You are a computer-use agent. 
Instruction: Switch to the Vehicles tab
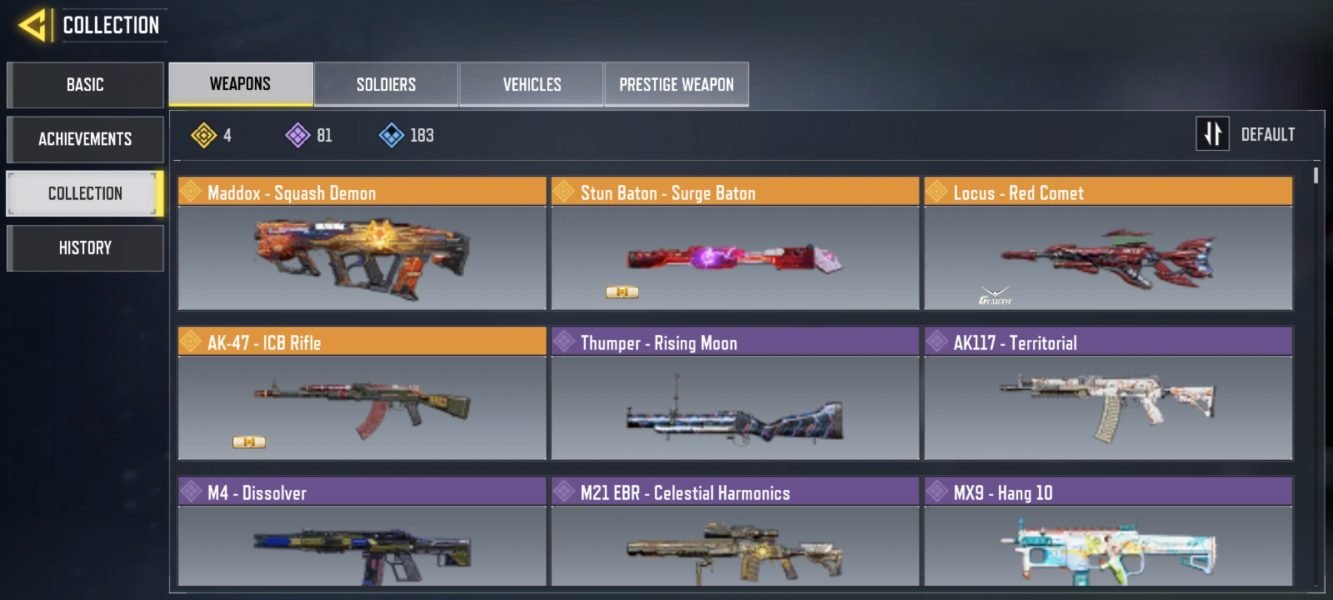[531, 84]
